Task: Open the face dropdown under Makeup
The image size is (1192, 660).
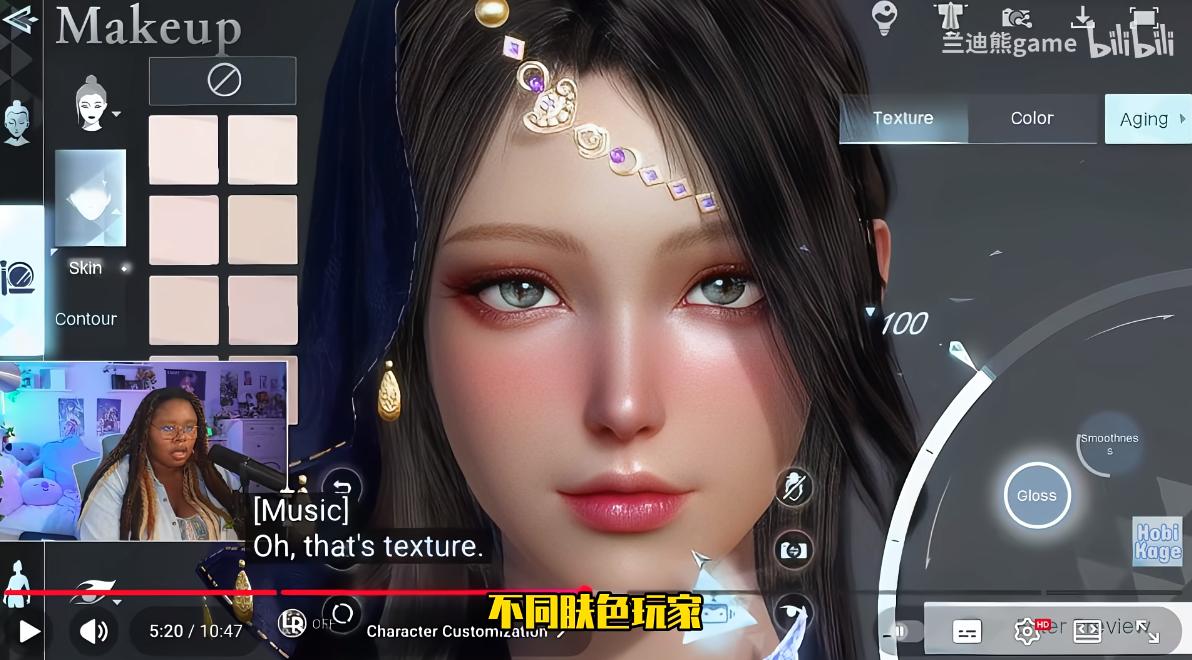Action: click(x=97, y=105)
